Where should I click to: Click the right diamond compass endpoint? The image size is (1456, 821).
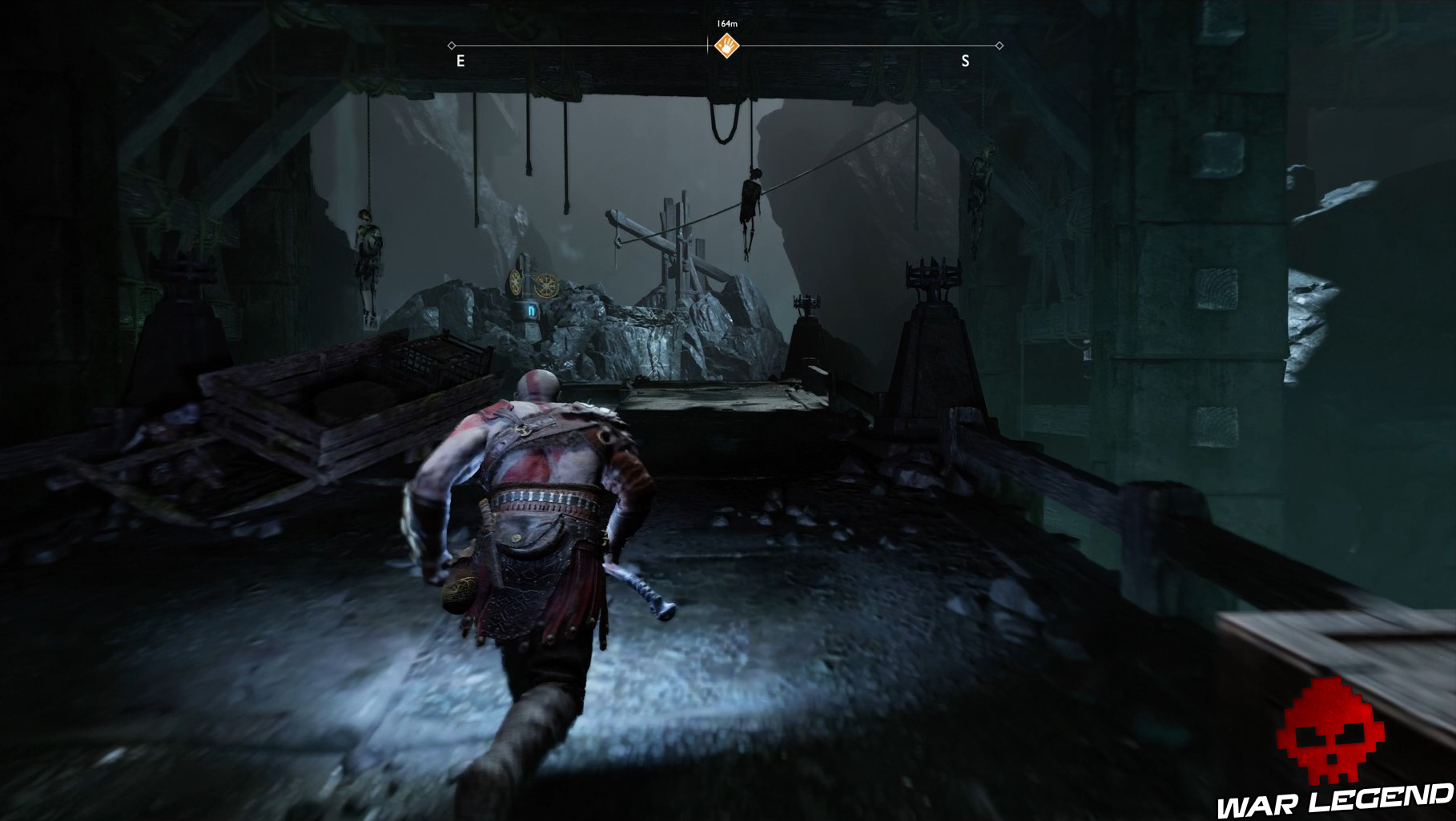pos(999,46)
